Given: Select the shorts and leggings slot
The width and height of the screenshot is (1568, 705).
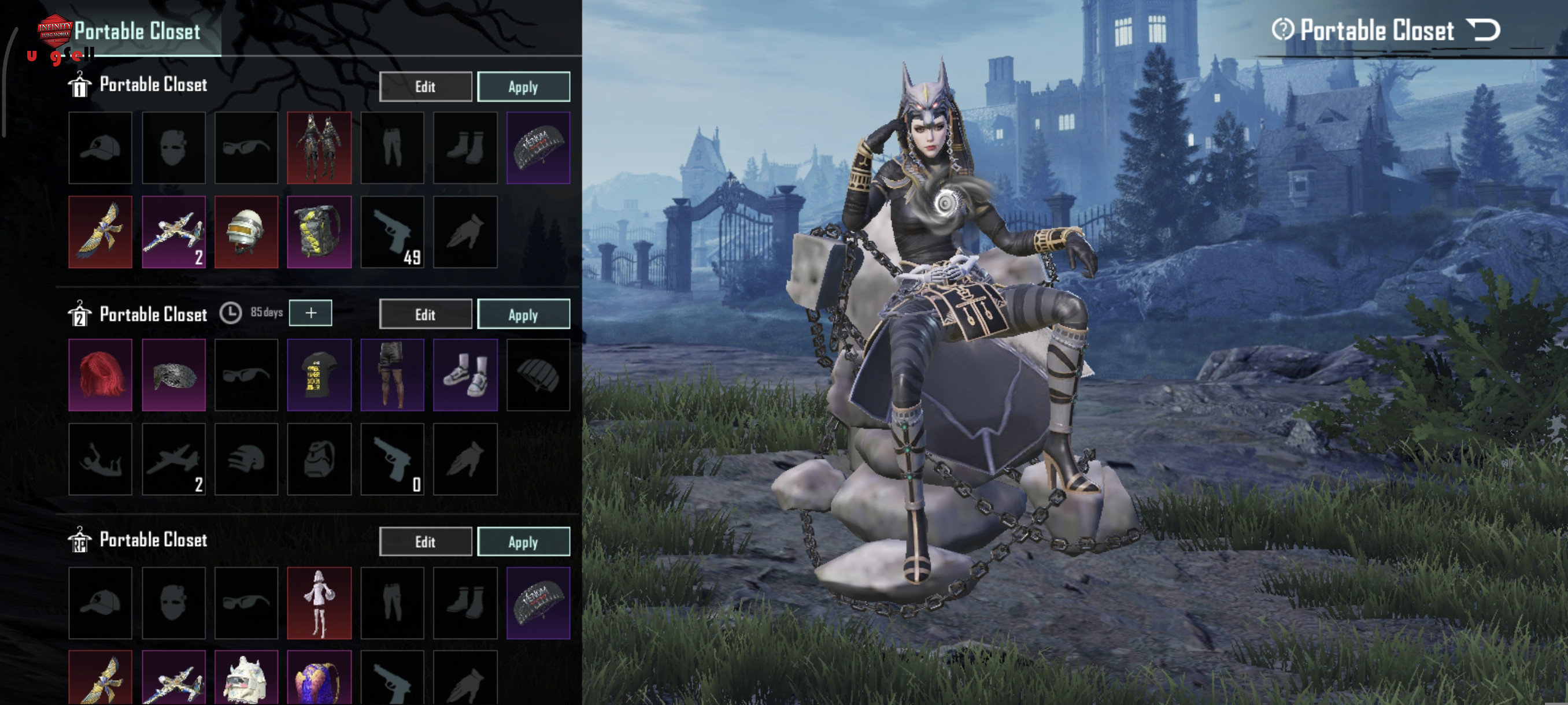Looking at the screenshot, I should coord(392,374).
